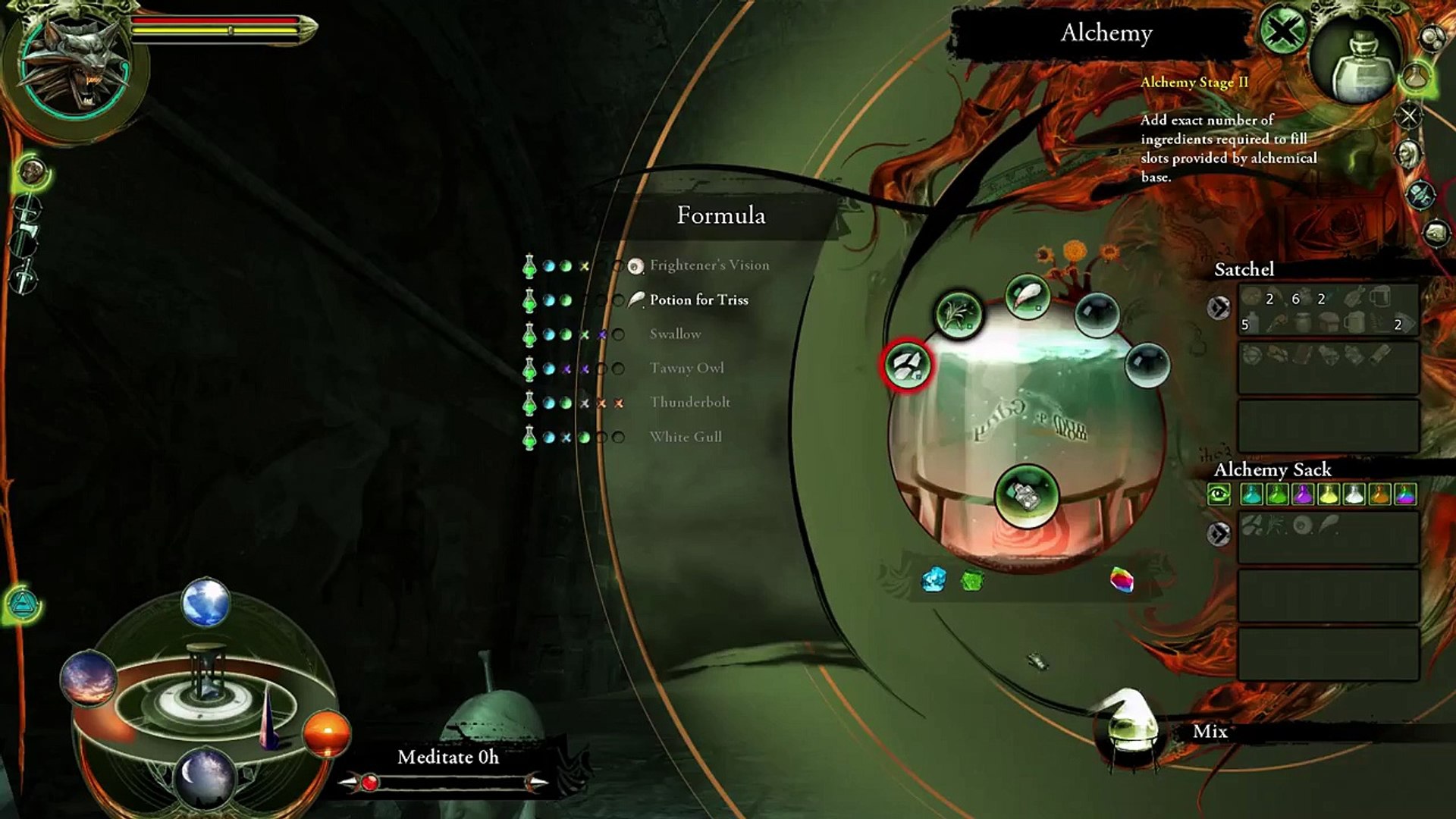Expand the Satchel with its arrow button

click(x=1219, y=307)
